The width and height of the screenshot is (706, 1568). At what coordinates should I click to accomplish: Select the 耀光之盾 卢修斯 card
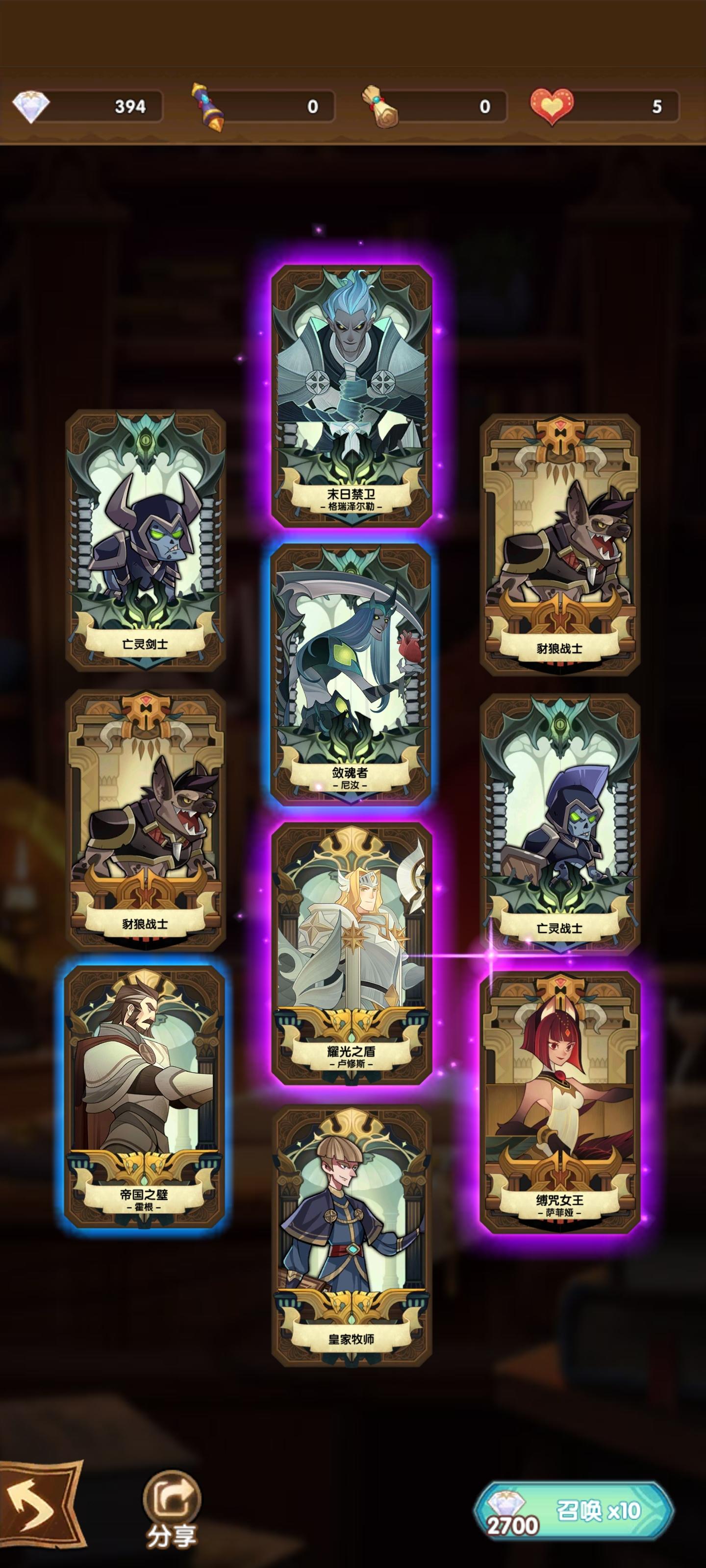[353, 955]
